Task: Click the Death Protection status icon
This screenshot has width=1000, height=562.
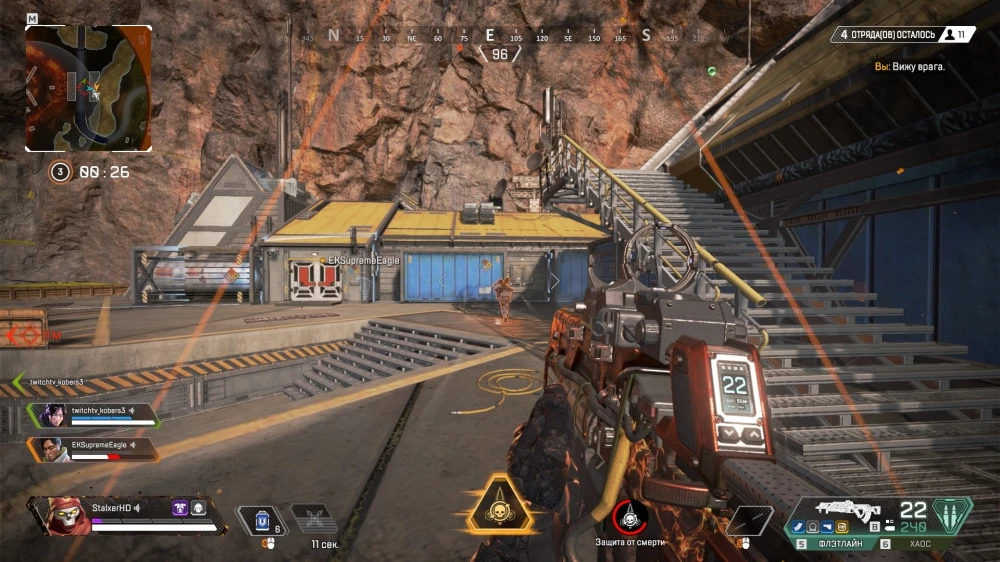Action: click(x=630, y=517)
